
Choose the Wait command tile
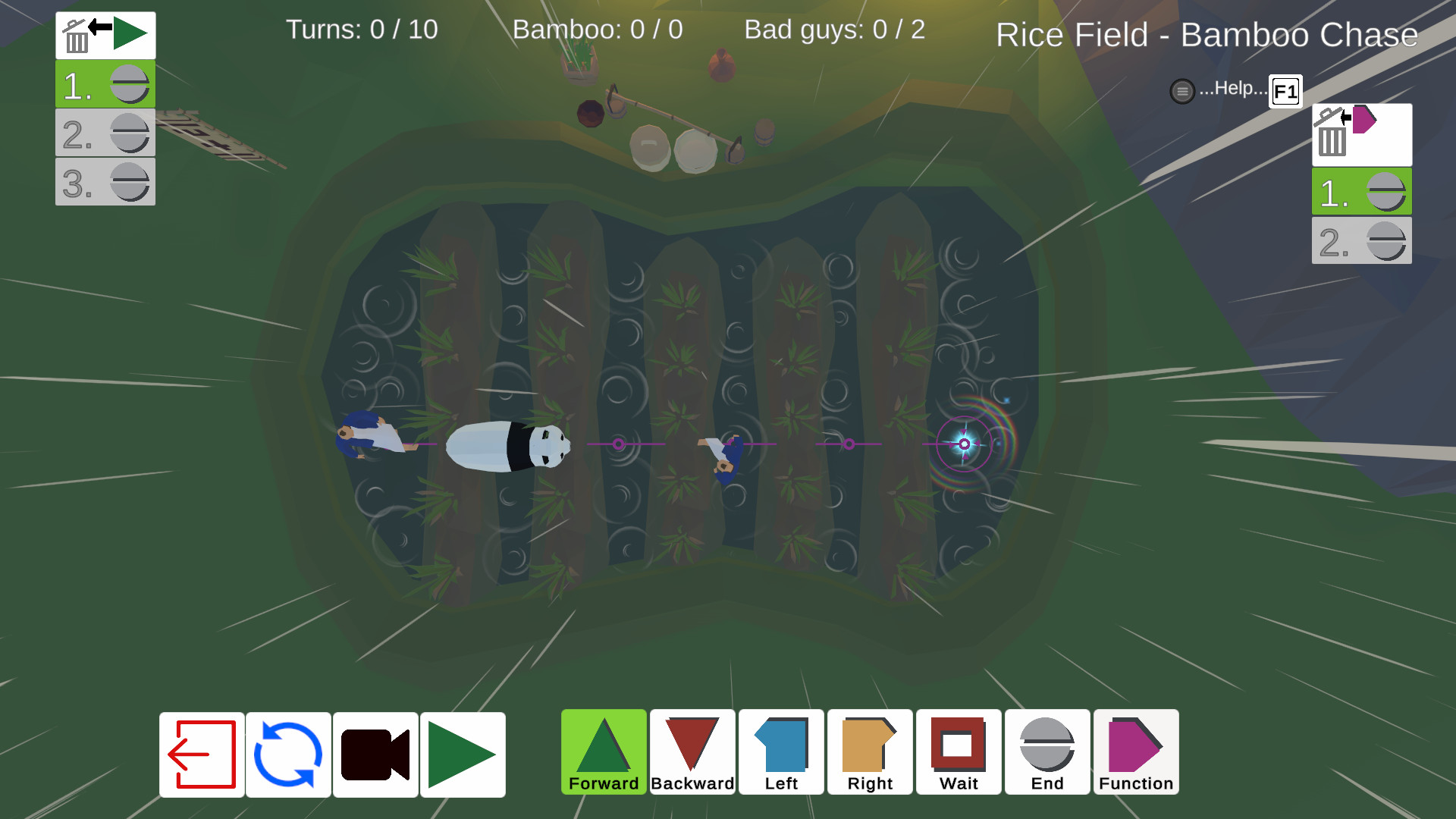coord(959,752)
